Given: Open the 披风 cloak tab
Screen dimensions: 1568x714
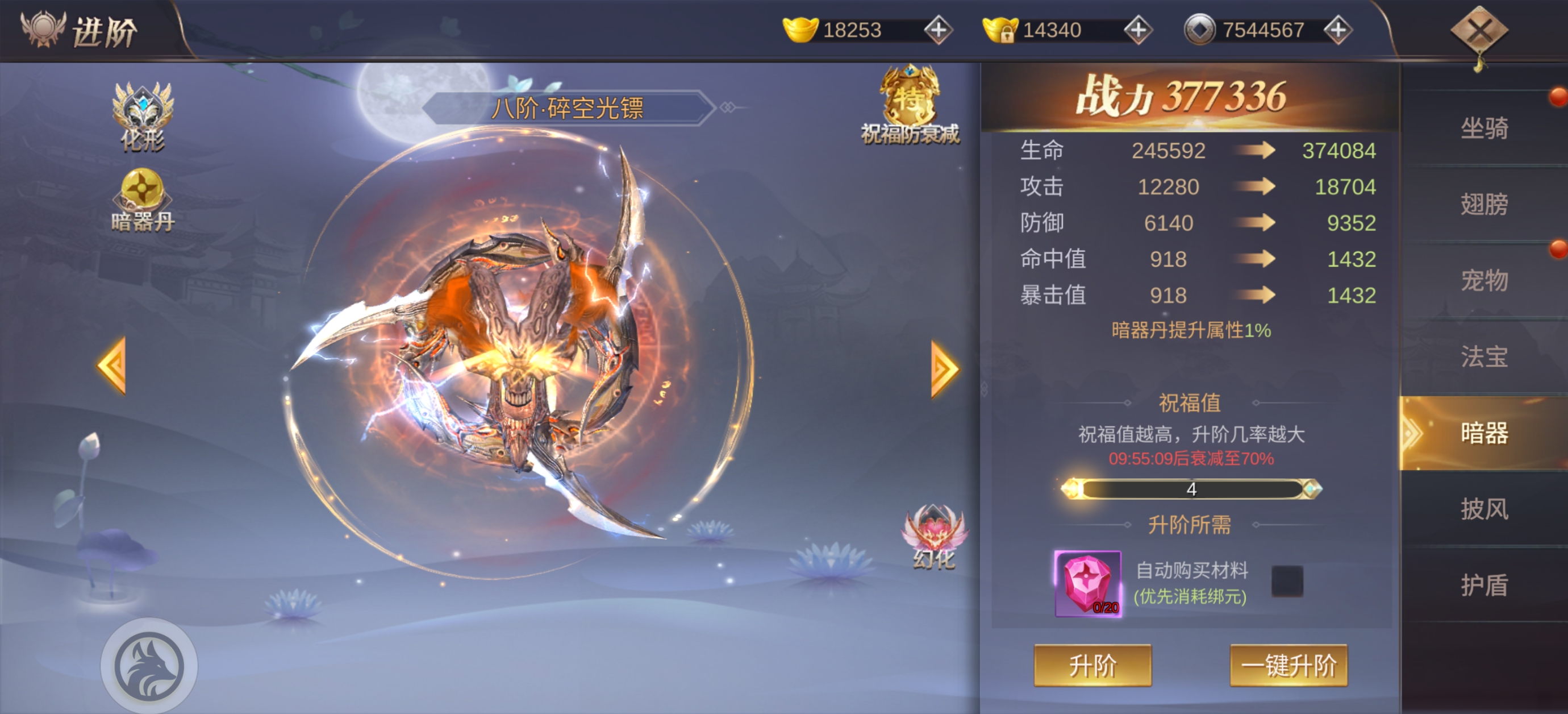Looking at the screenshot, I should pos(1484,509).
